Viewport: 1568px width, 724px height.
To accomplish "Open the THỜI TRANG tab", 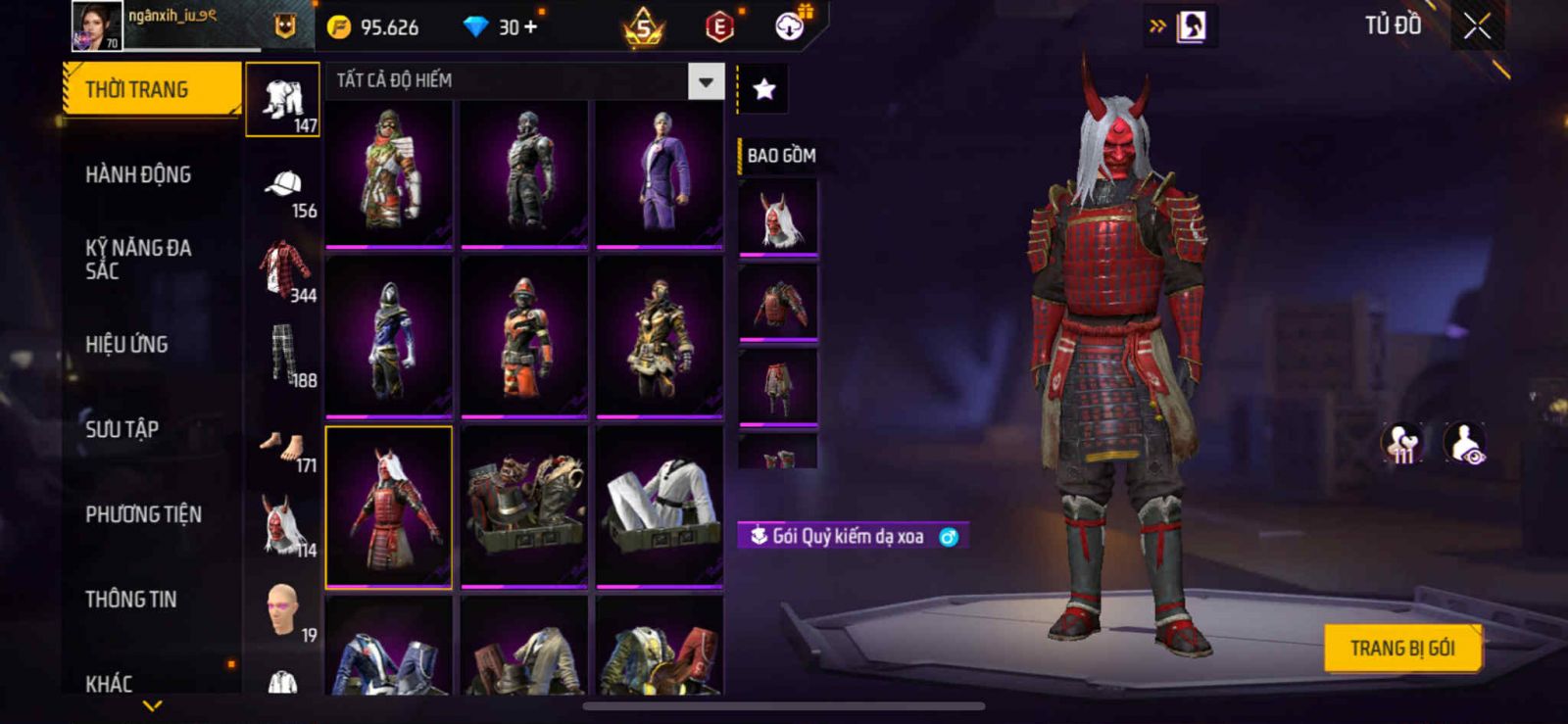I will [x=151, y=90].
